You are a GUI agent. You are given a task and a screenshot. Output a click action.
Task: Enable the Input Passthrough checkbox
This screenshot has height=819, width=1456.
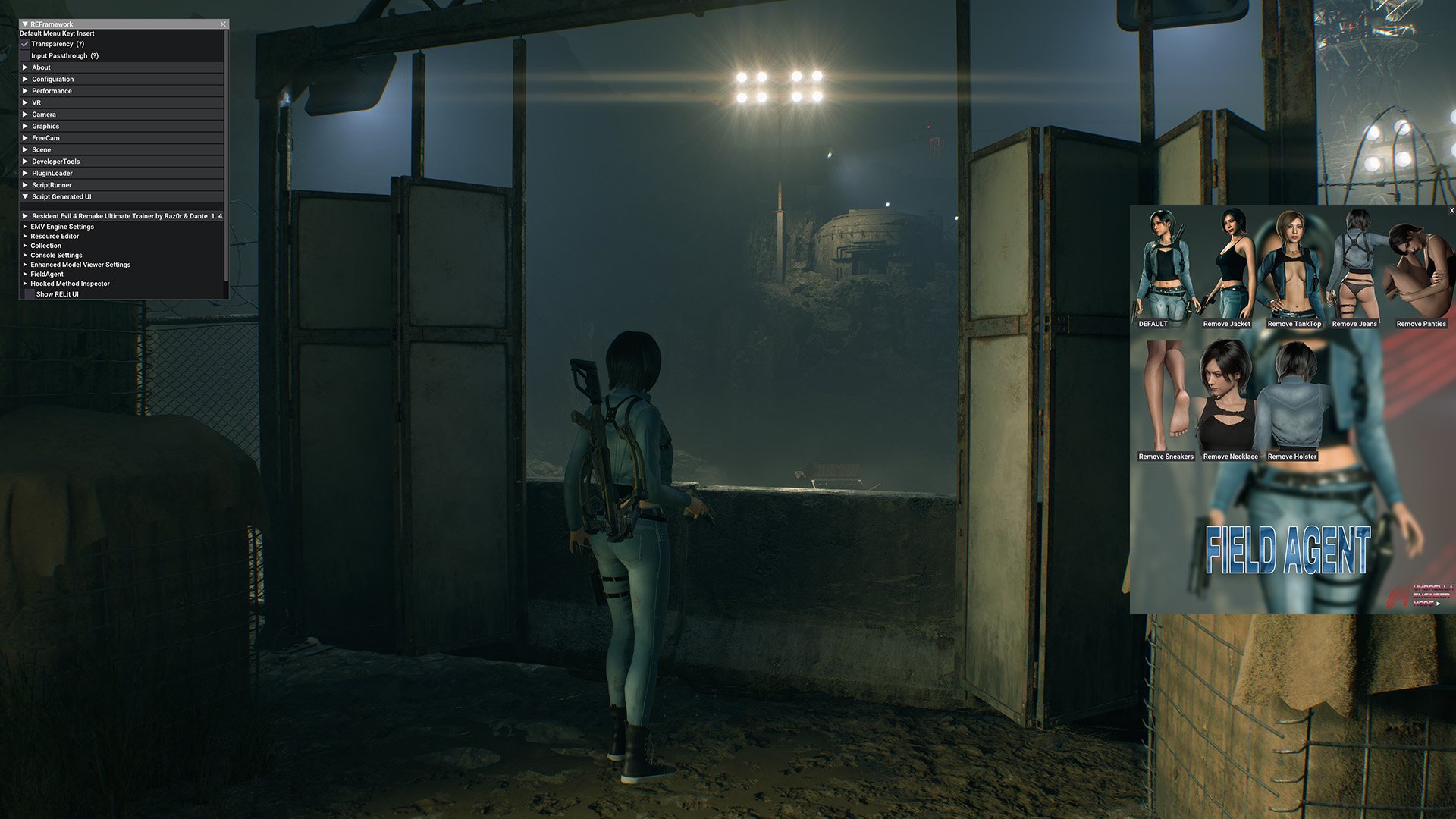[x=25, y=56]
